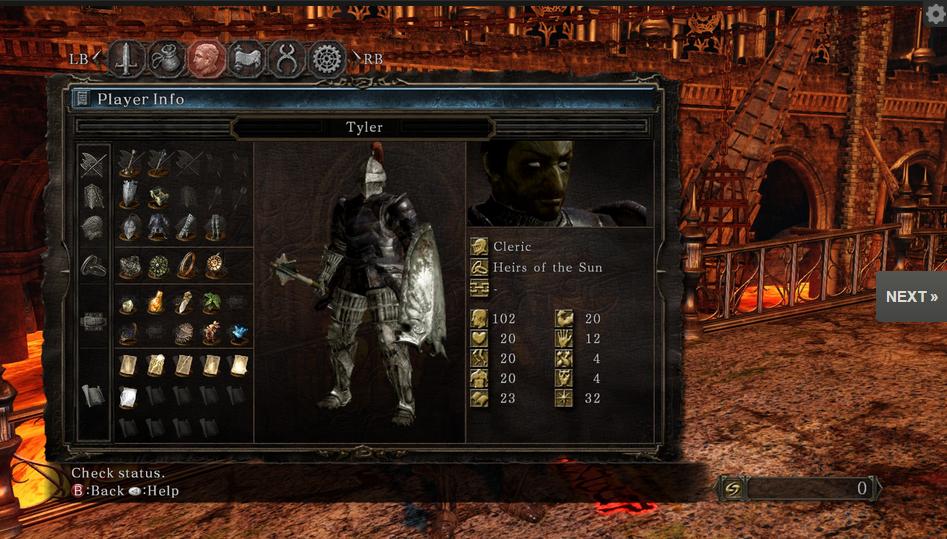This screenshot has height=539, width=947.
Task: Switch to the item pouch Inventory tab
Action: coord(167,59)
